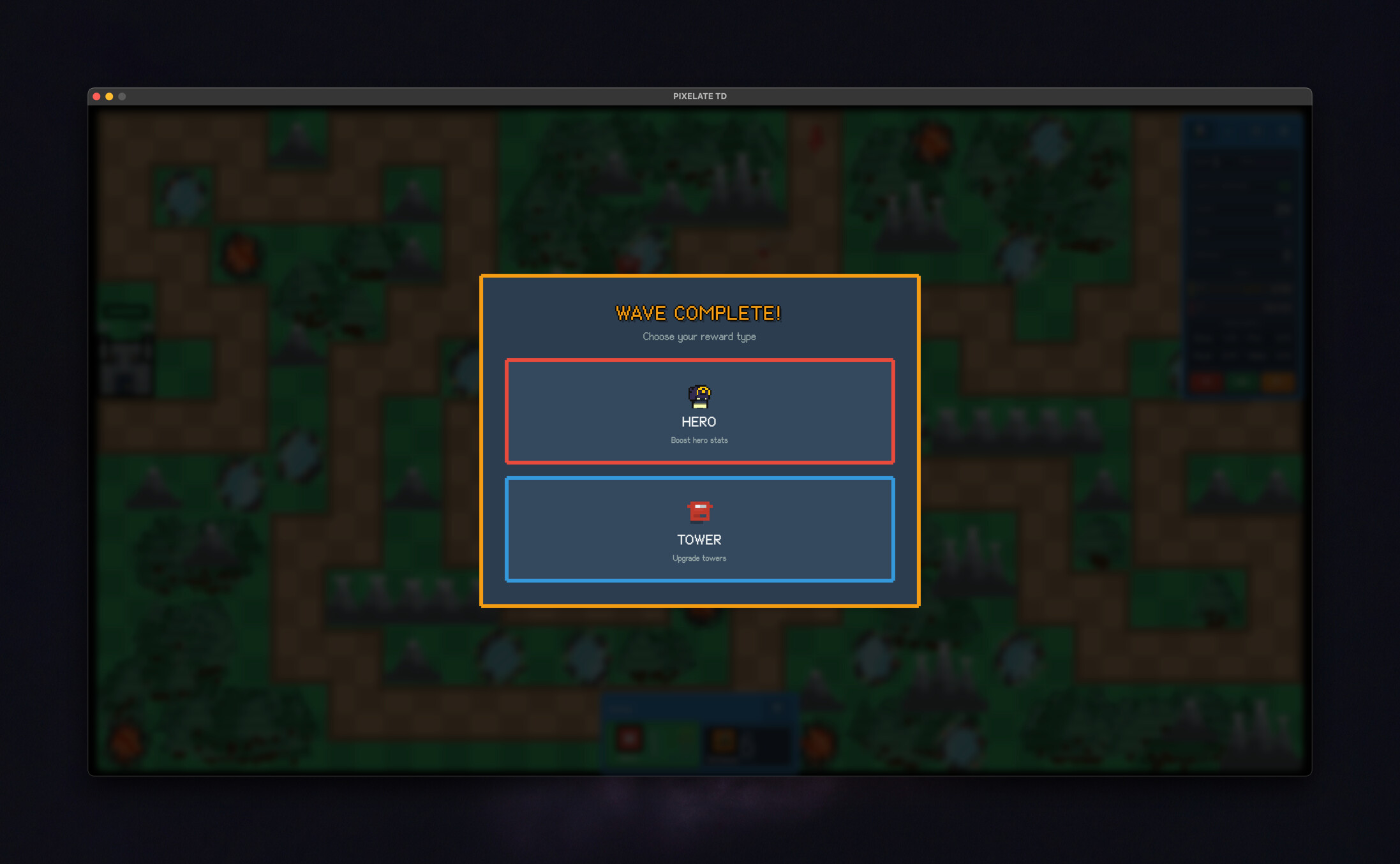Click the red sell icon at the sidebar bottom
1400x864 pixels.
point(1206,381)
